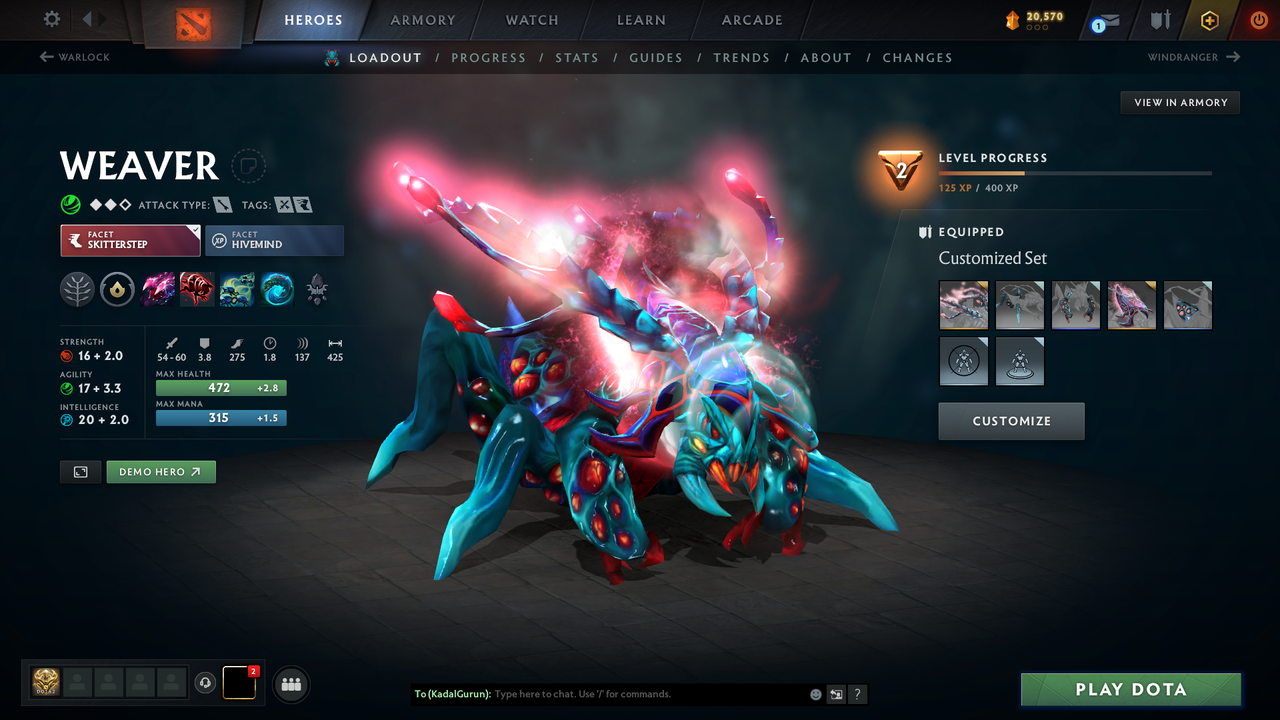Select the Hivemind facet
The height and width of the screenshot is (720, 1280).
click(274, 240)
